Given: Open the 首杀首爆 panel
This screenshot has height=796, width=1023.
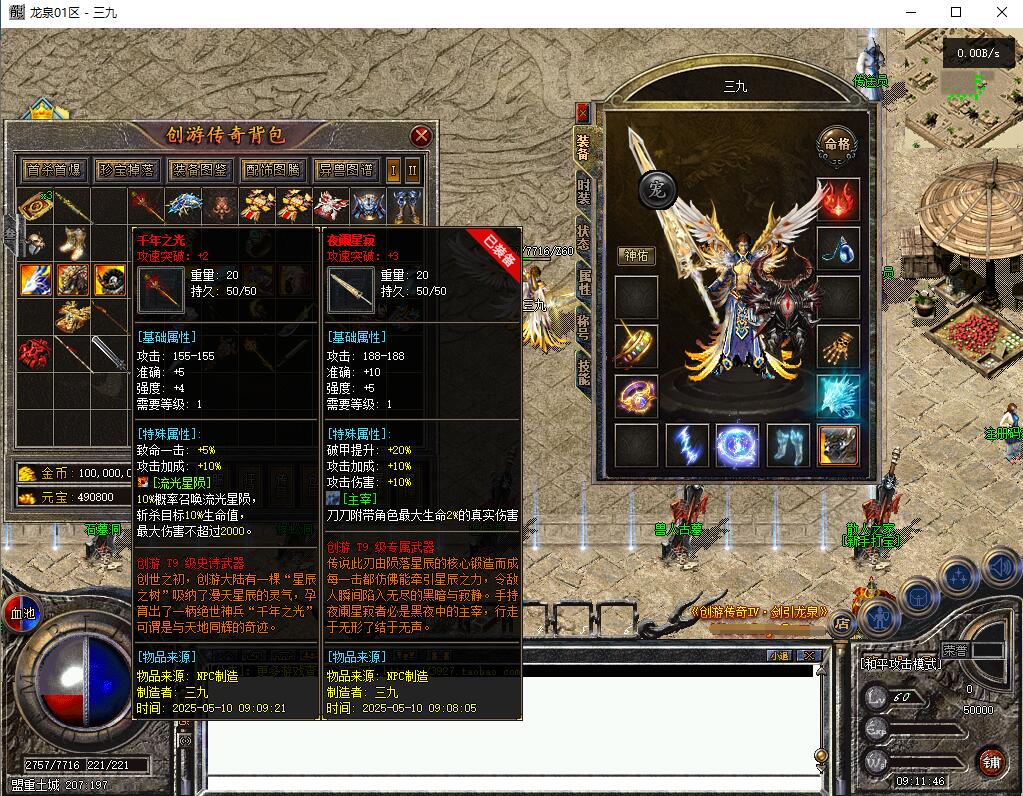Looking at the screenshot, I should coord(55,170).
